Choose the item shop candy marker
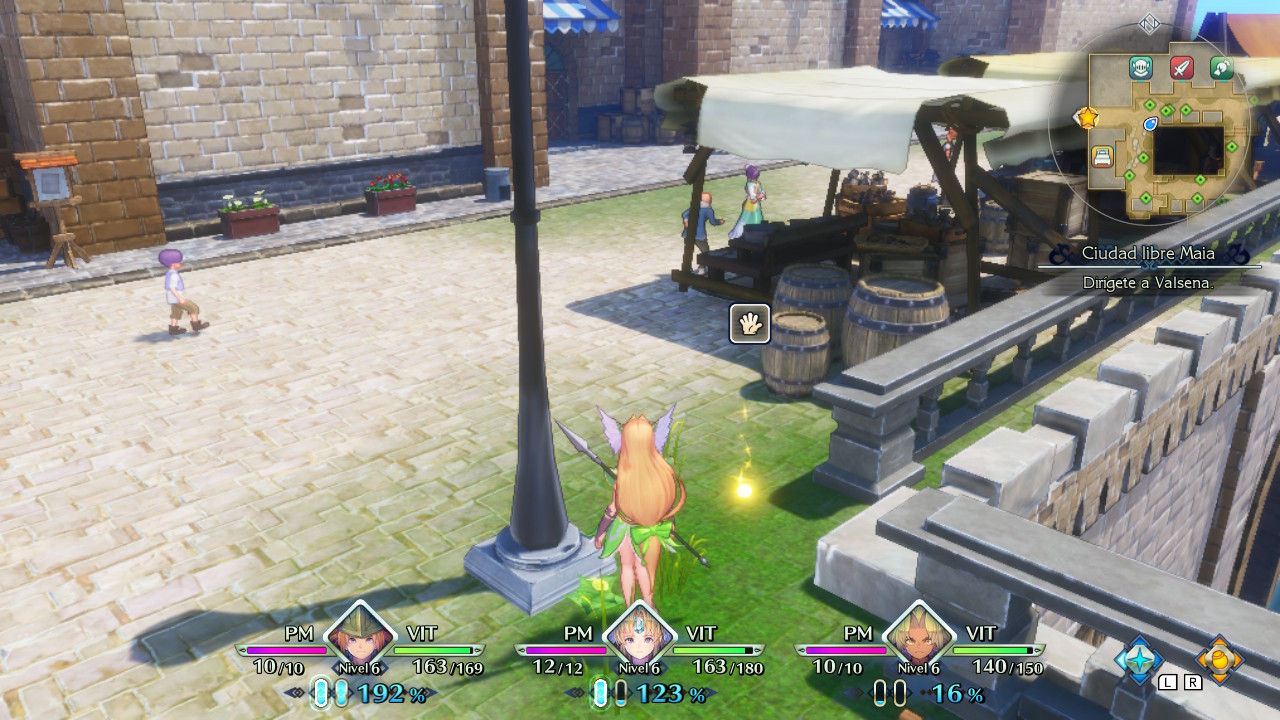The height and width of the screenshot is (720, 1280). 1222,68
